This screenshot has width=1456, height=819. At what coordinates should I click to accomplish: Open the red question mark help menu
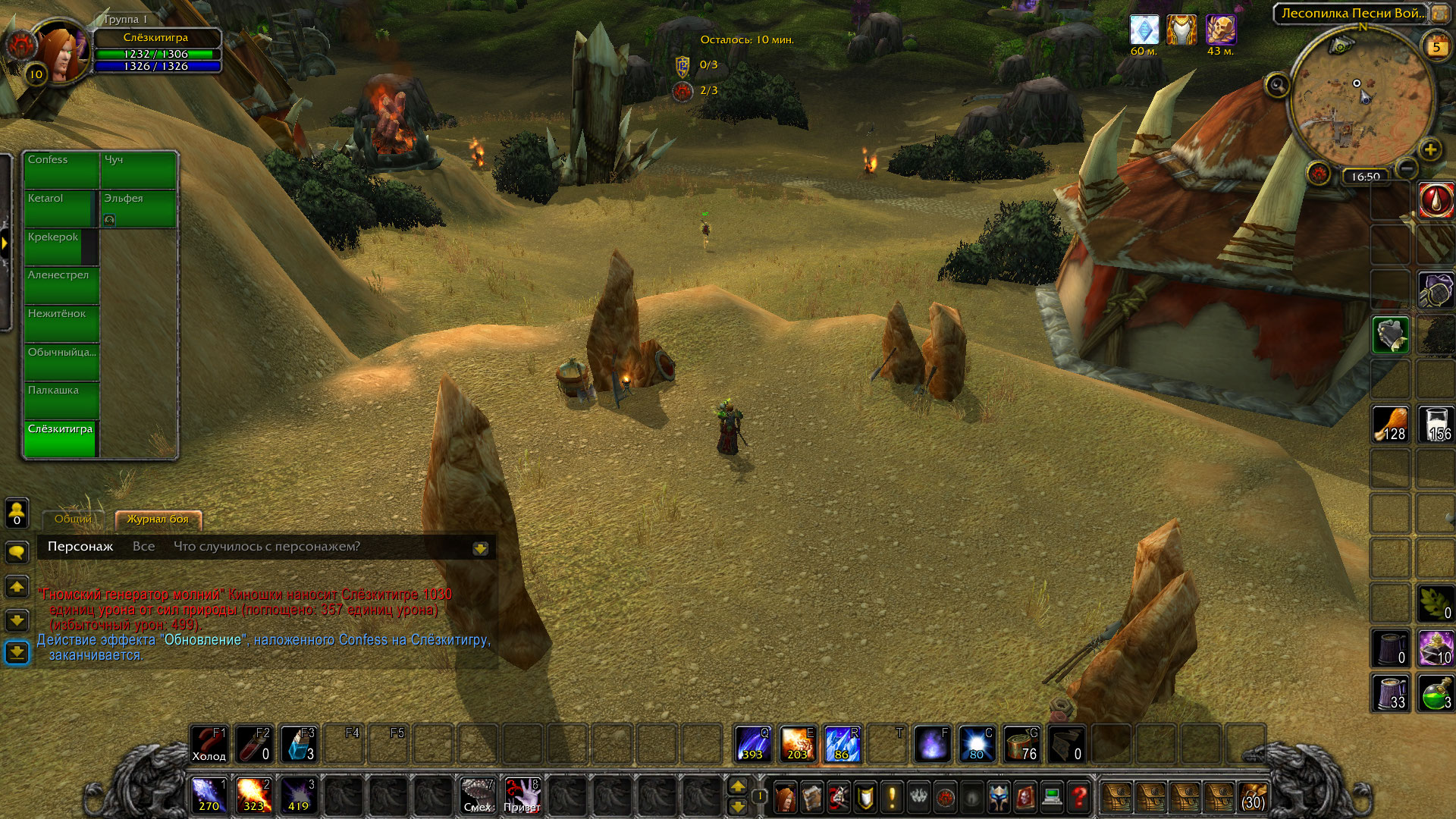pyautogui.click(x=1079, y=798)
